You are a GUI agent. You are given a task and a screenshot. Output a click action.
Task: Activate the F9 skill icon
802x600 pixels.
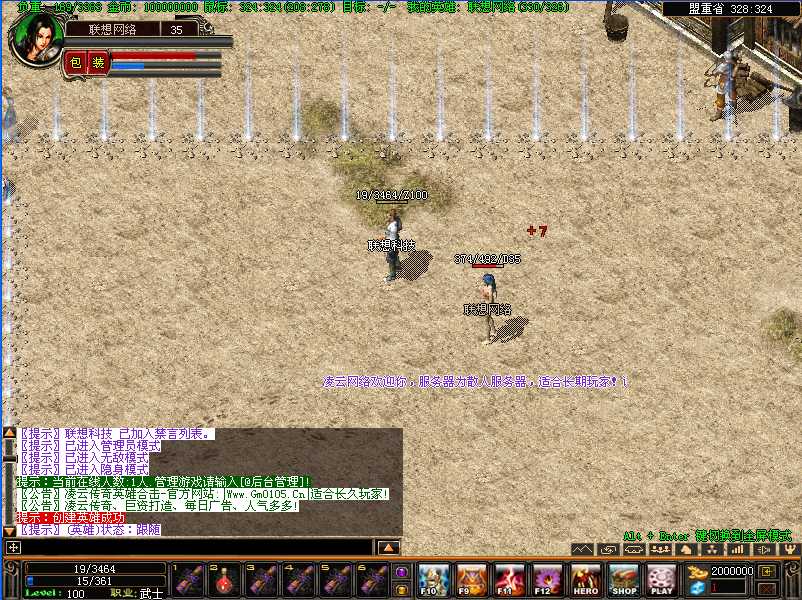[x=470, y=579]
